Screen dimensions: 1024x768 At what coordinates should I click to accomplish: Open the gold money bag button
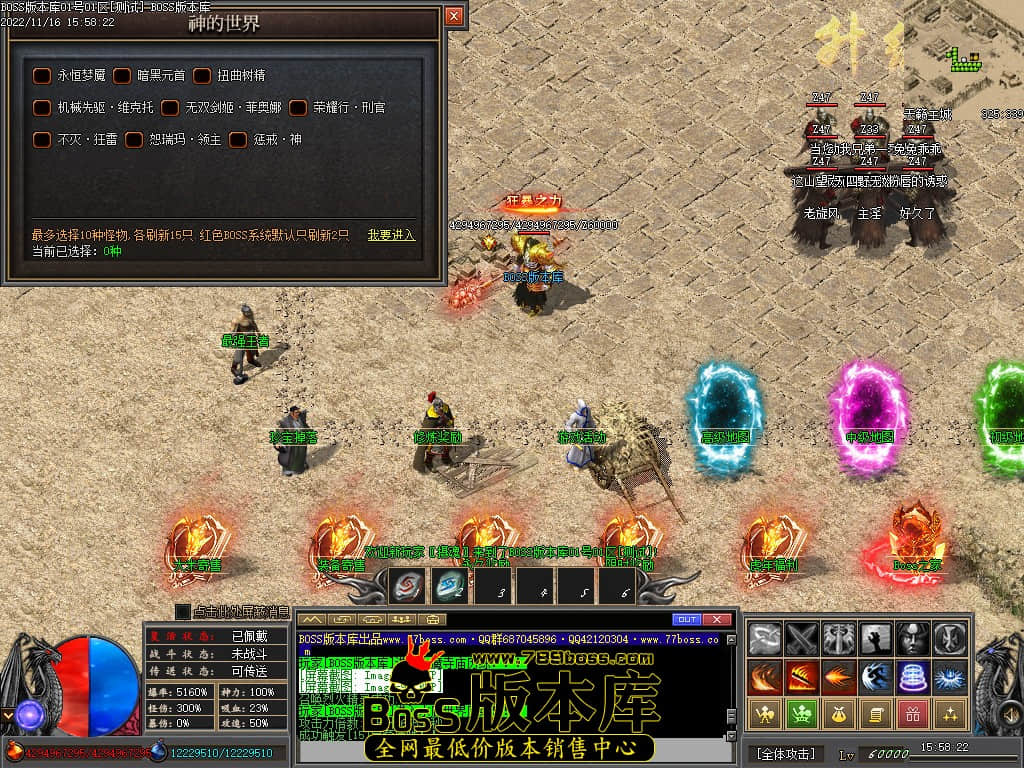pyautogui.click(x=837, y=714)
